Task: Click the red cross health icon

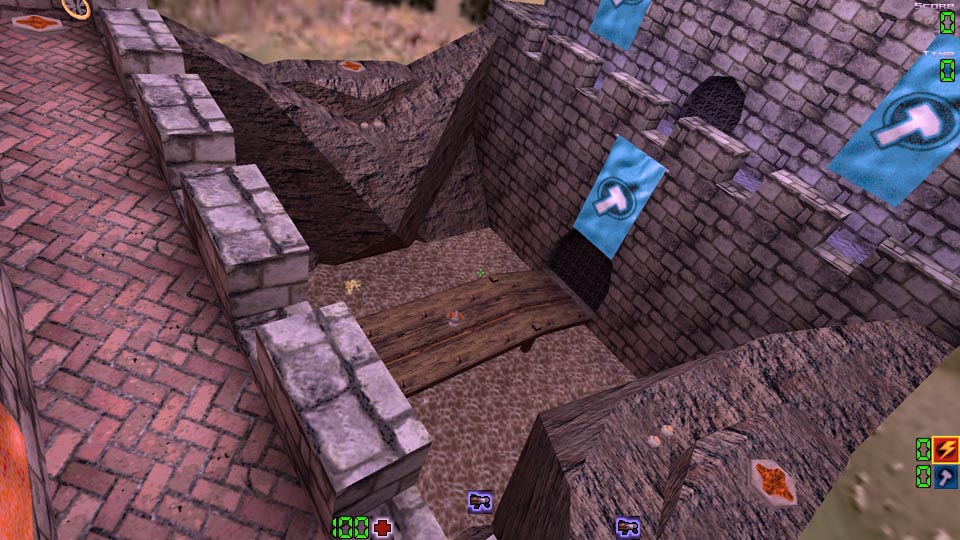Action: point(382,528)
